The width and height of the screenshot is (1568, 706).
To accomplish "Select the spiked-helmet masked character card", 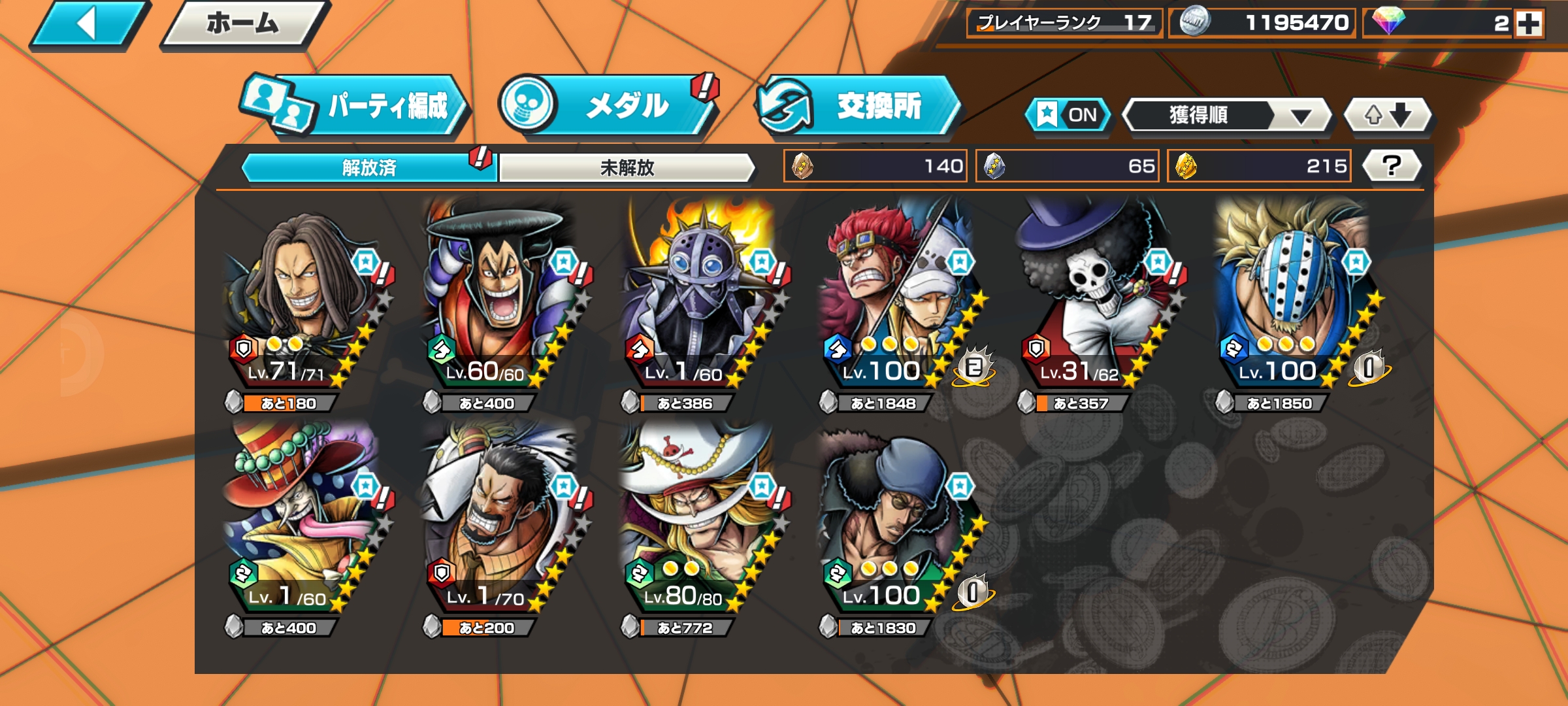I will 698,301.
